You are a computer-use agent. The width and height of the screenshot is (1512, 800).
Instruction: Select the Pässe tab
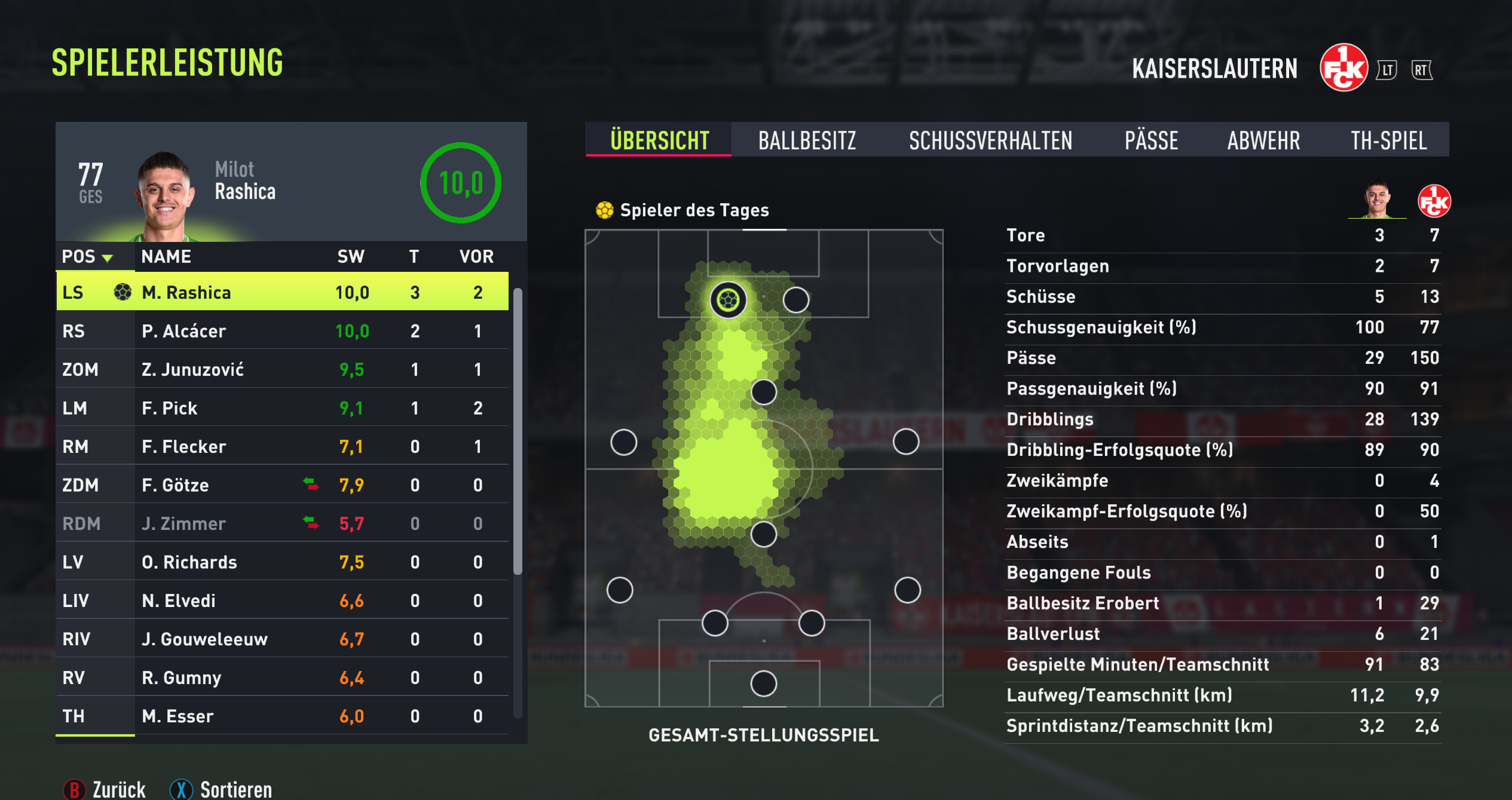tap(1151, 140)
